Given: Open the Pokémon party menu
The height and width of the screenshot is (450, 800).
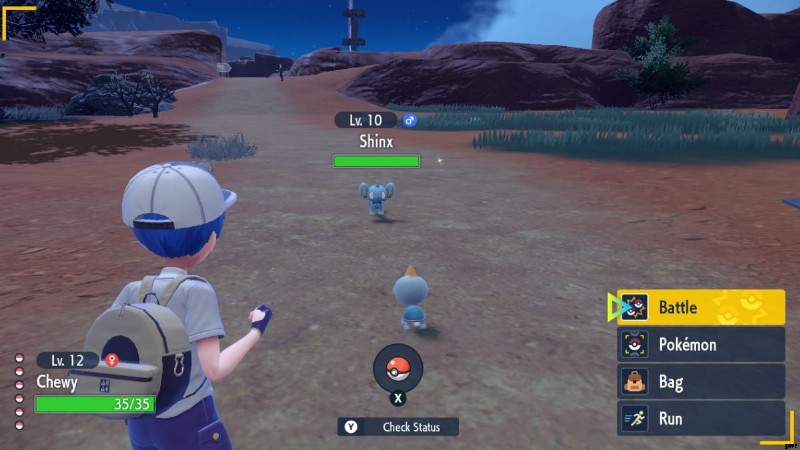Looking at the screenshot, I should pos(700,344).
